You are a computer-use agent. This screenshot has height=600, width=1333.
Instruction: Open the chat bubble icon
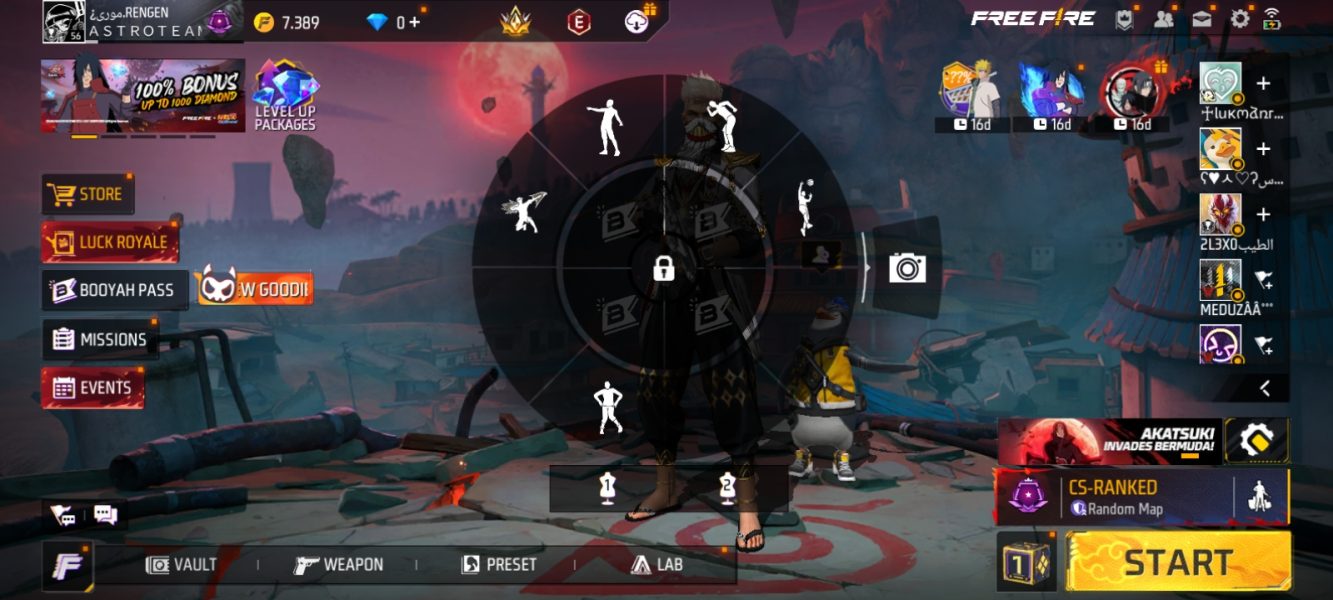click(x=105, y=515)
